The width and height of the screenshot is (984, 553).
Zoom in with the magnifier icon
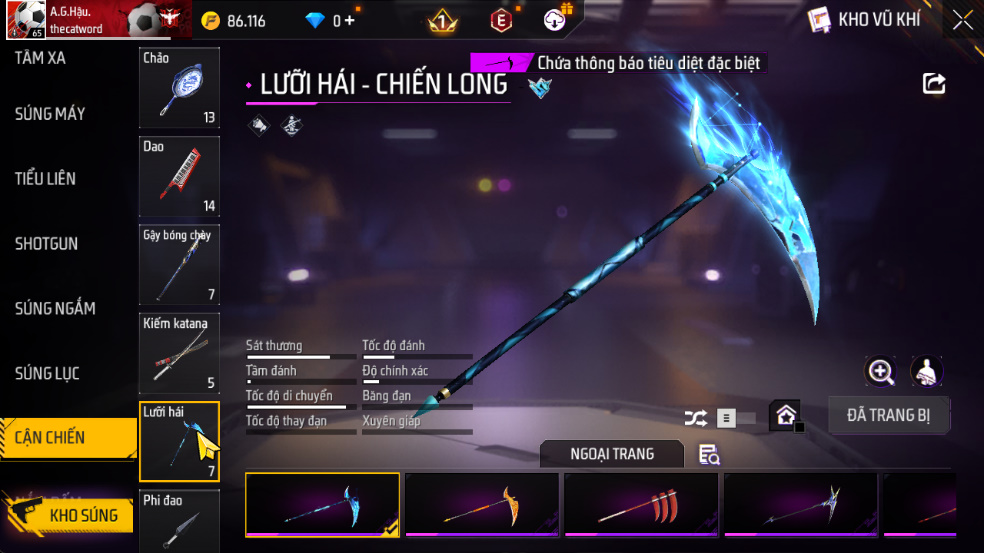click(x=880, y=372)
